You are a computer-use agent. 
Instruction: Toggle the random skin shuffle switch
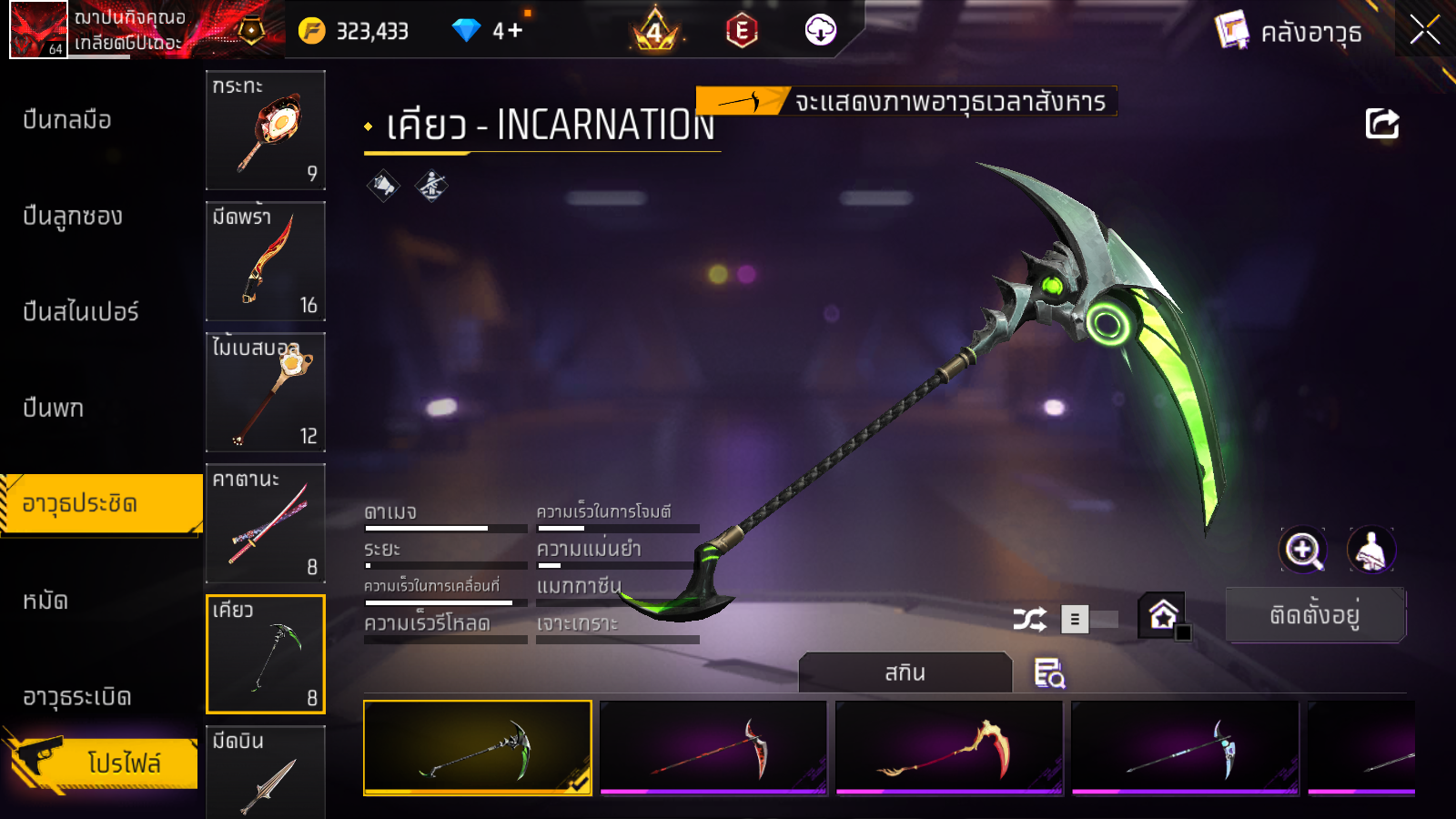(x=1089, y=620)
